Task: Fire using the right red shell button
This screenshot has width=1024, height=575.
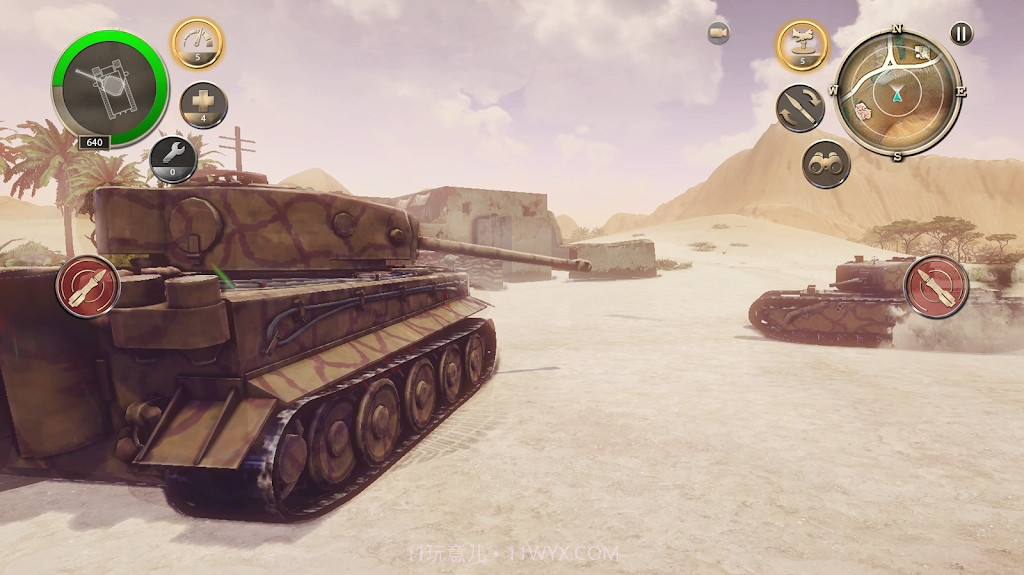Action: (x=936, y=286)
